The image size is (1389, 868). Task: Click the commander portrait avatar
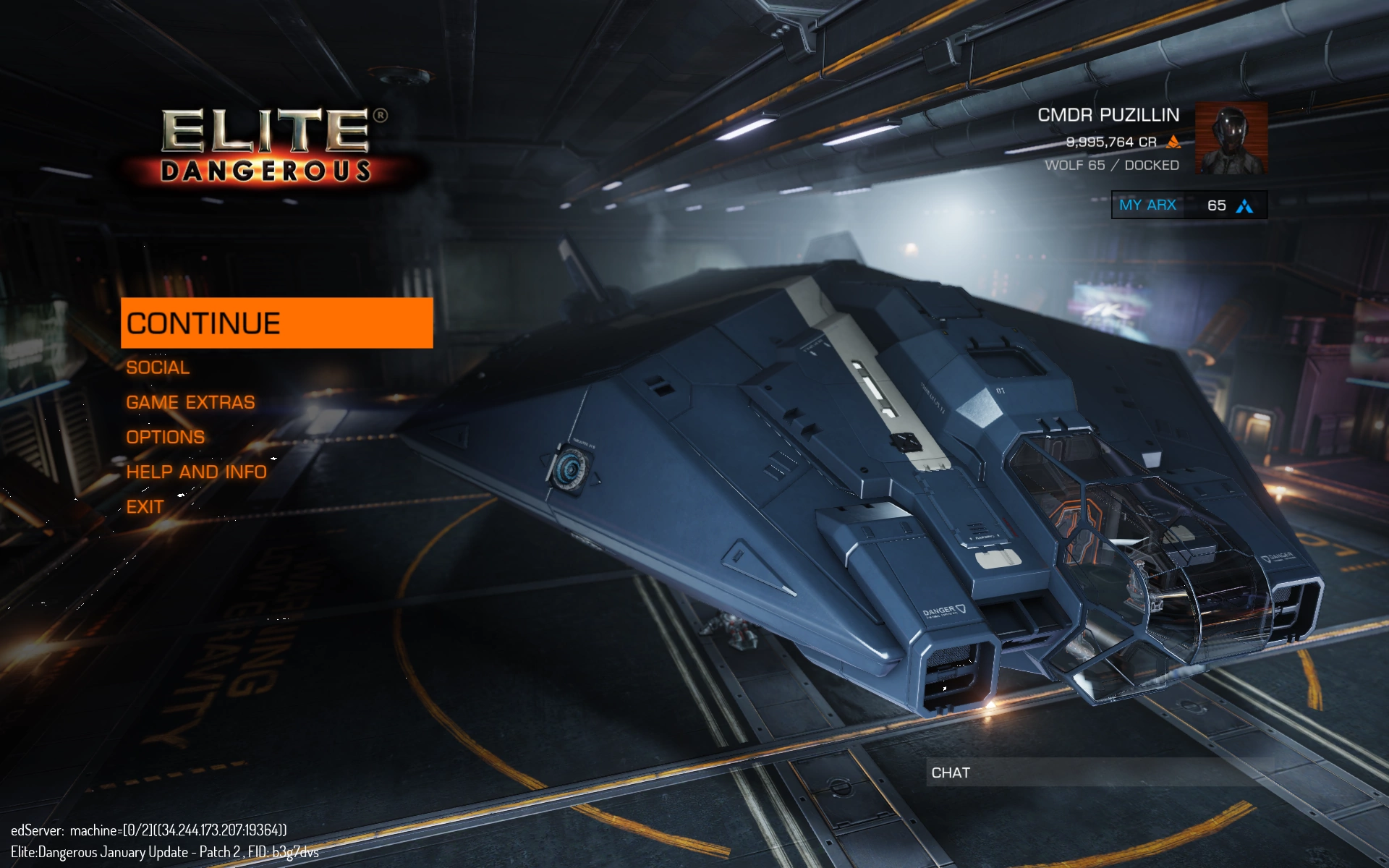(x=1231, y=139)
